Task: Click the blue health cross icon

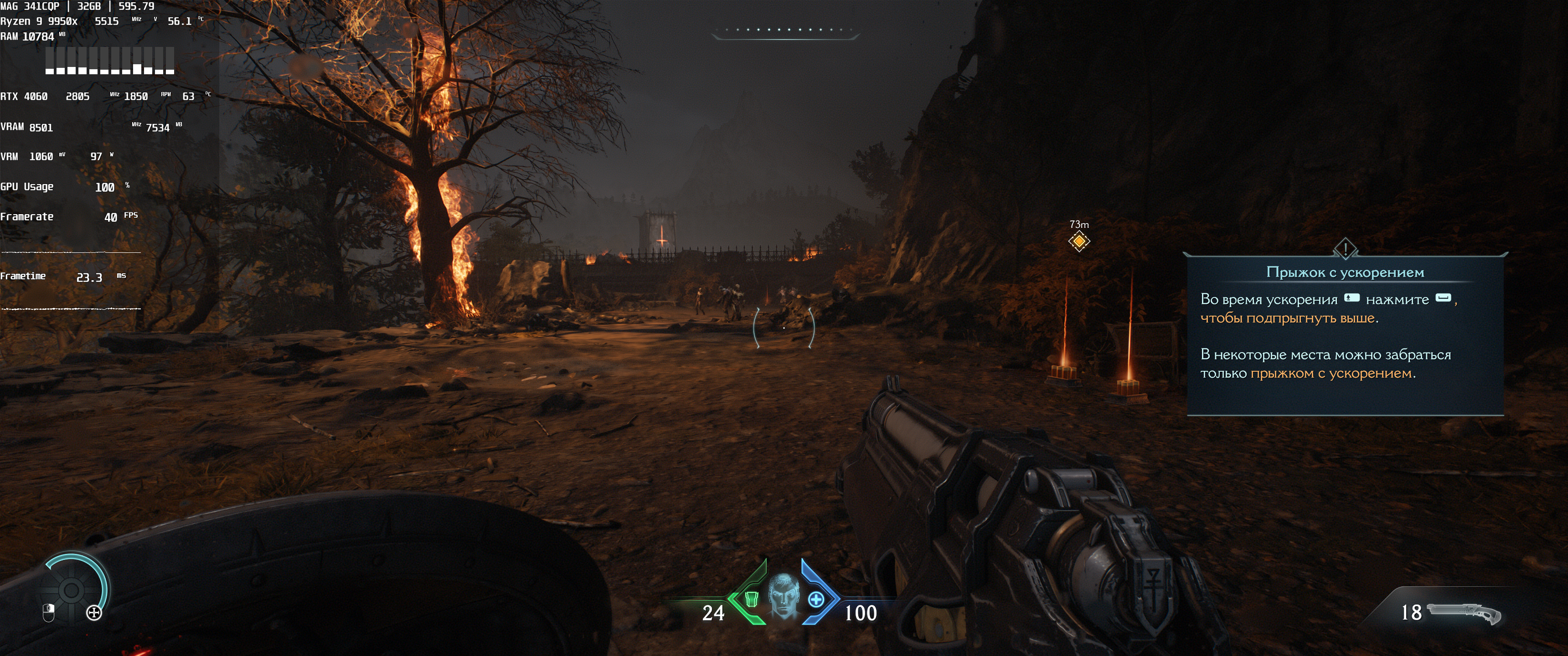Action: click(815, 600)
